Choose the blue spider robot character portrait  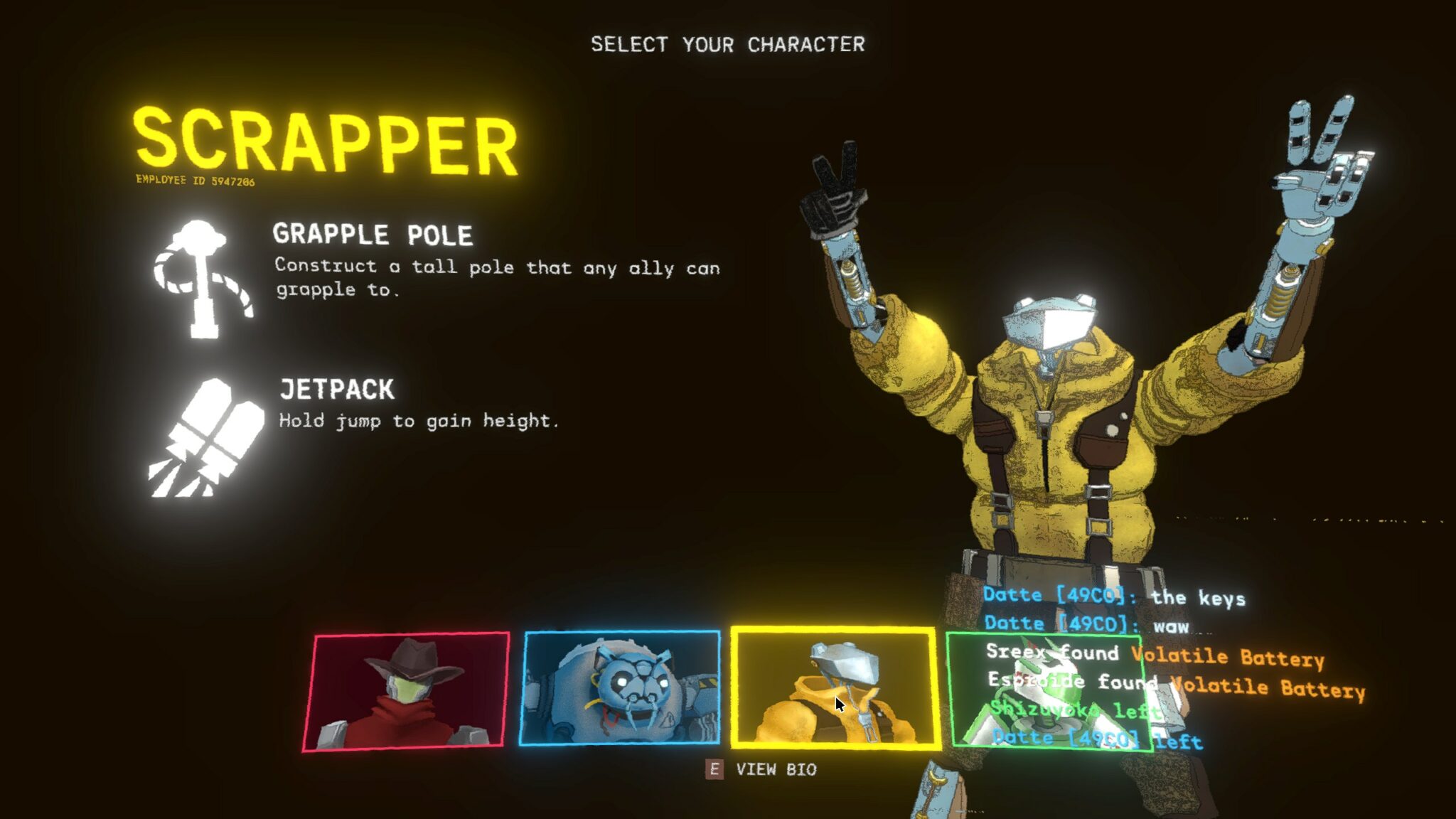(620, 687)
